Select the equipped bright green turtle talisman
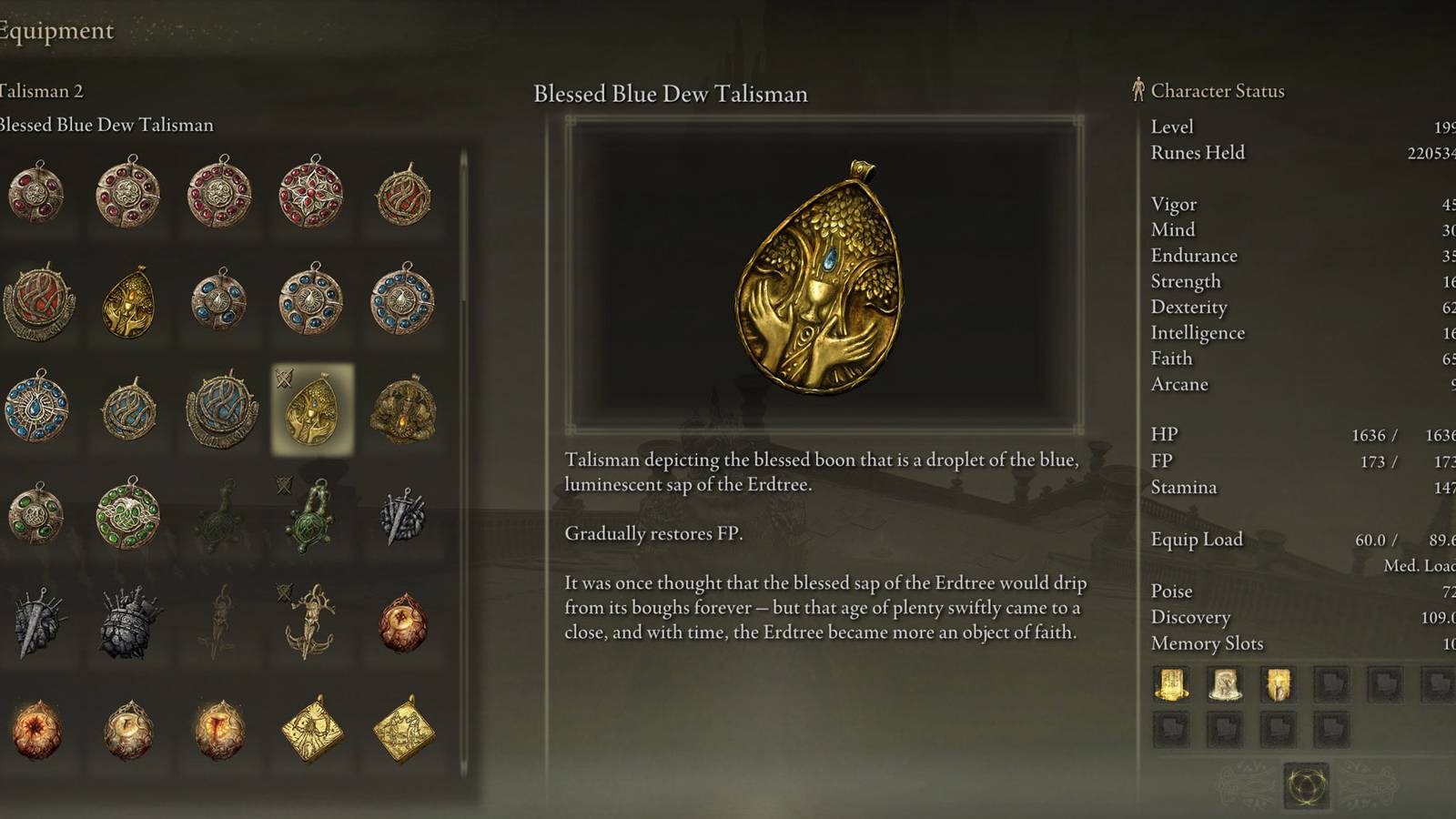1456x819 pixels. (x=312, y=516)
